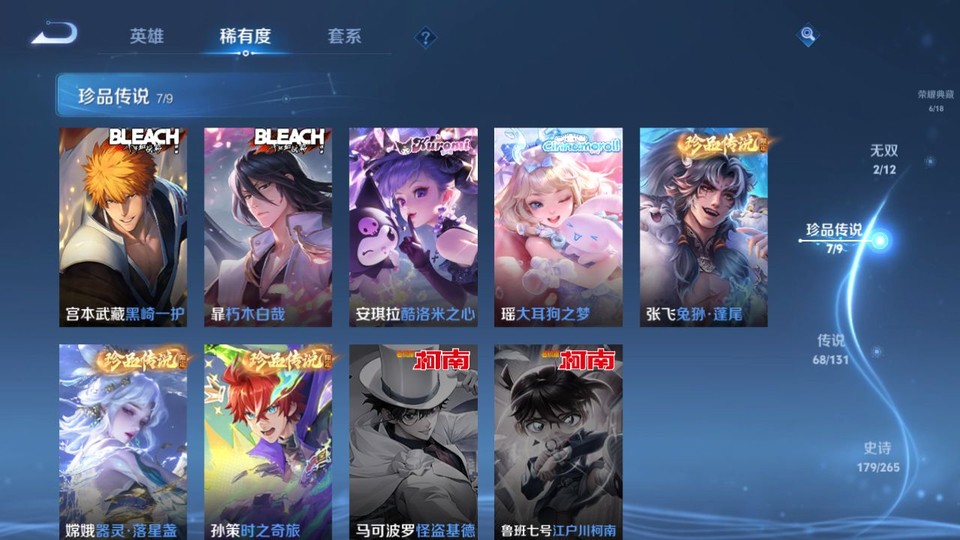Open the magnifier search icon
This screenshot has height=540, width=960.
click(807, 36)
